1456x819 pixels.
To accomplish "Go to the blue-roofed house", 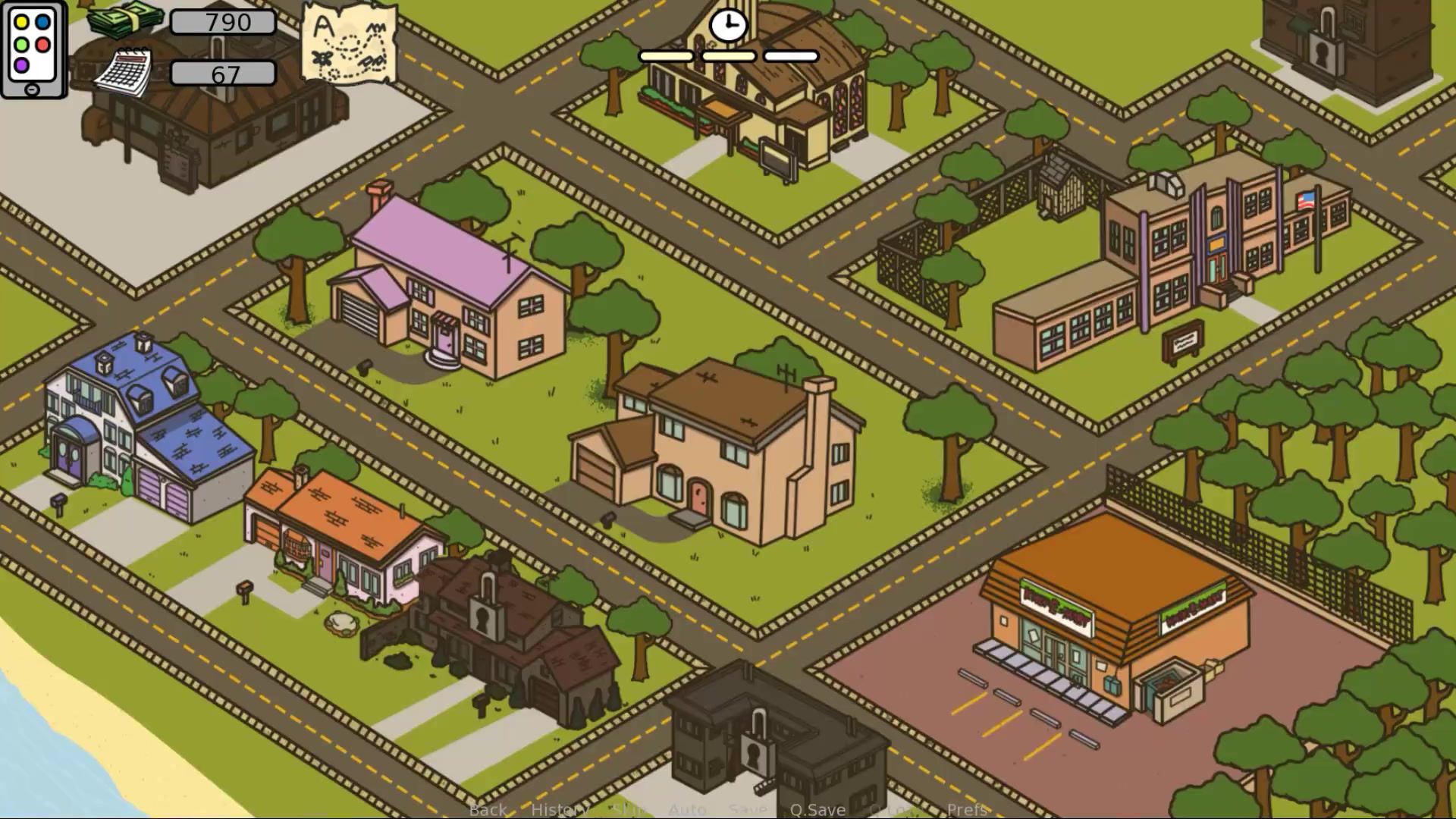I will click(144, 425).
